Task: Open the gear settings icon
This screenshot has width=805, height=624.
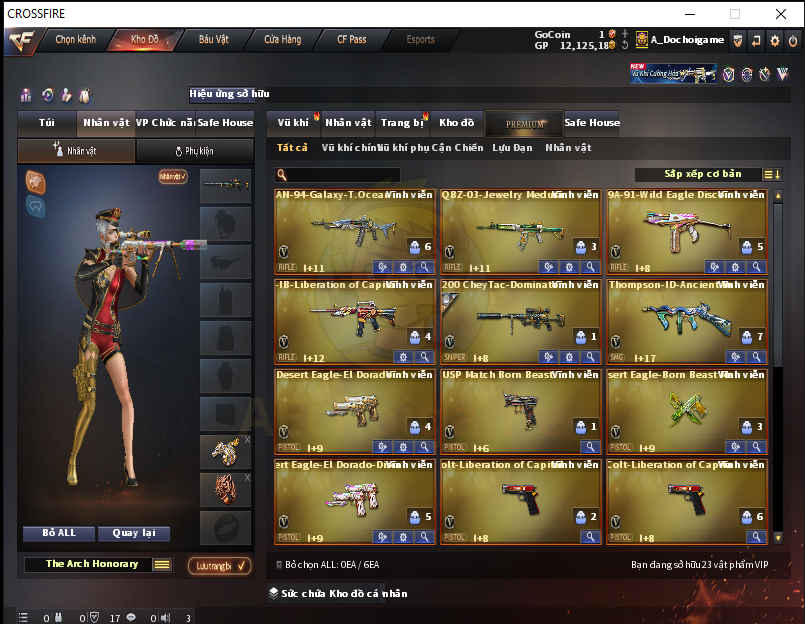Action: point(773,40)
